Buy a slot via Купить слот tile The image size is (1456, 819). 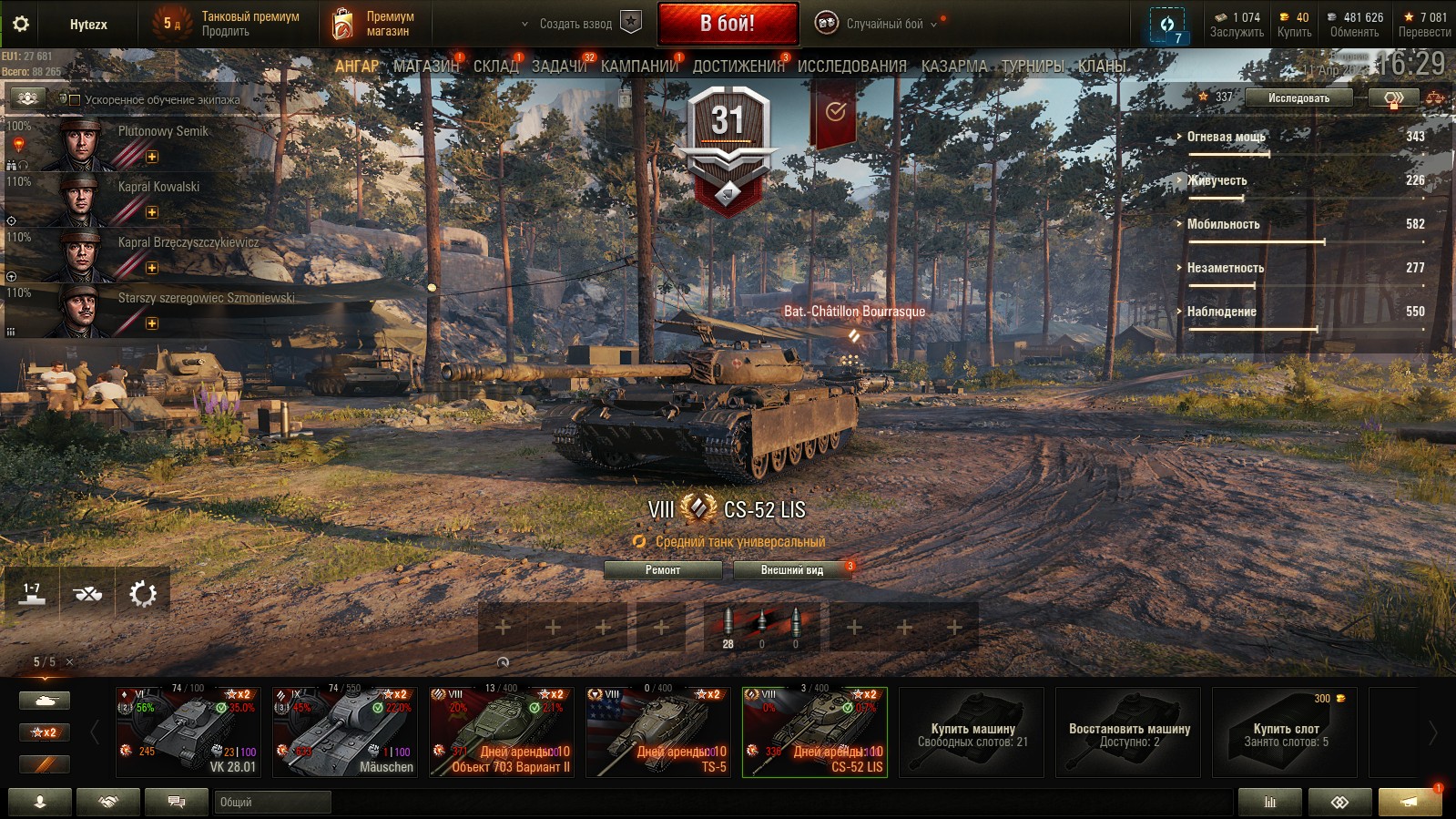click(x=1285, y=732)
